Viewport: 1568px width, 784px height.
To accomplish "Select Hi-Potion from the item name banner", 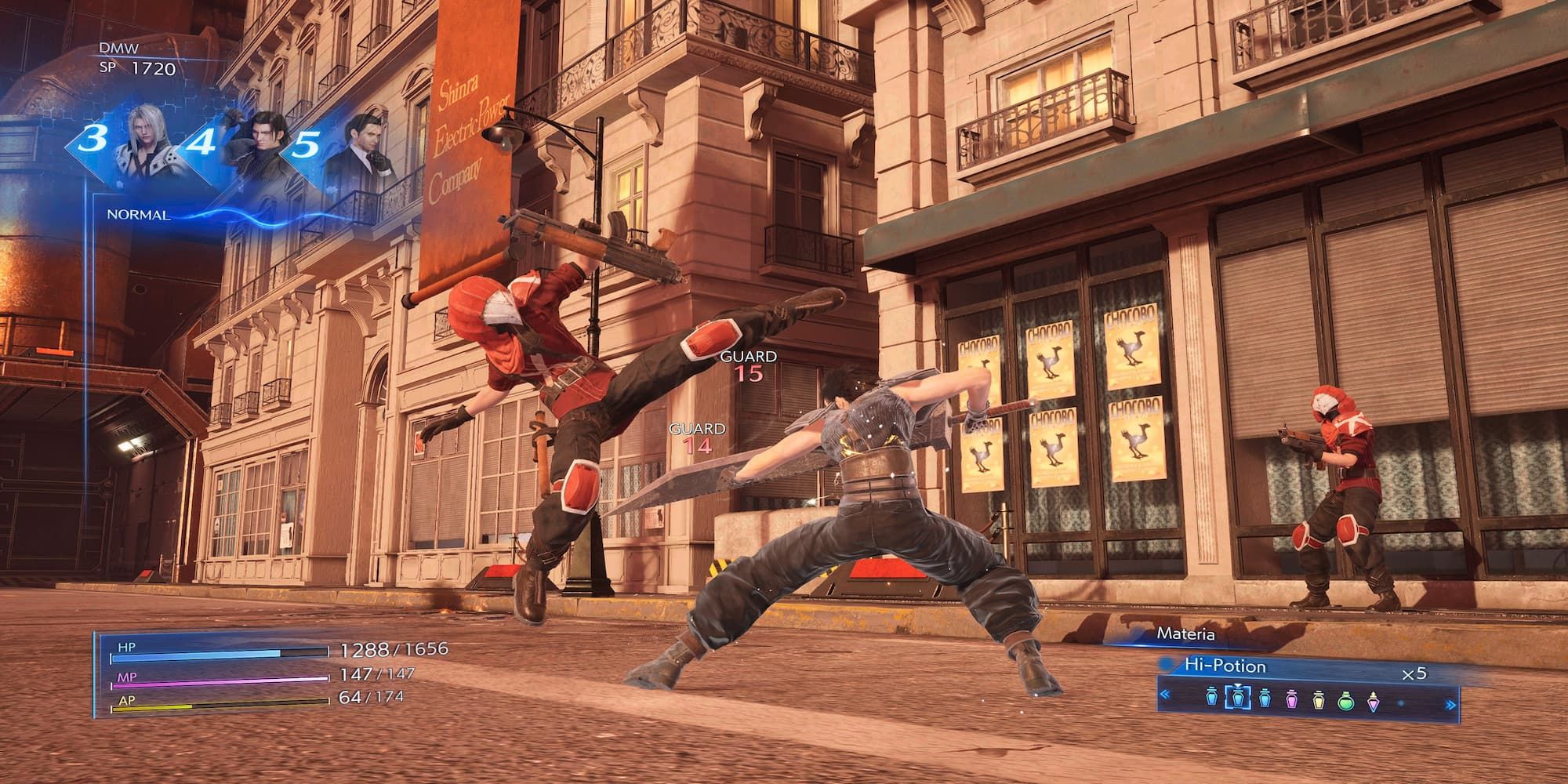I will click(x=1225, y=666).
